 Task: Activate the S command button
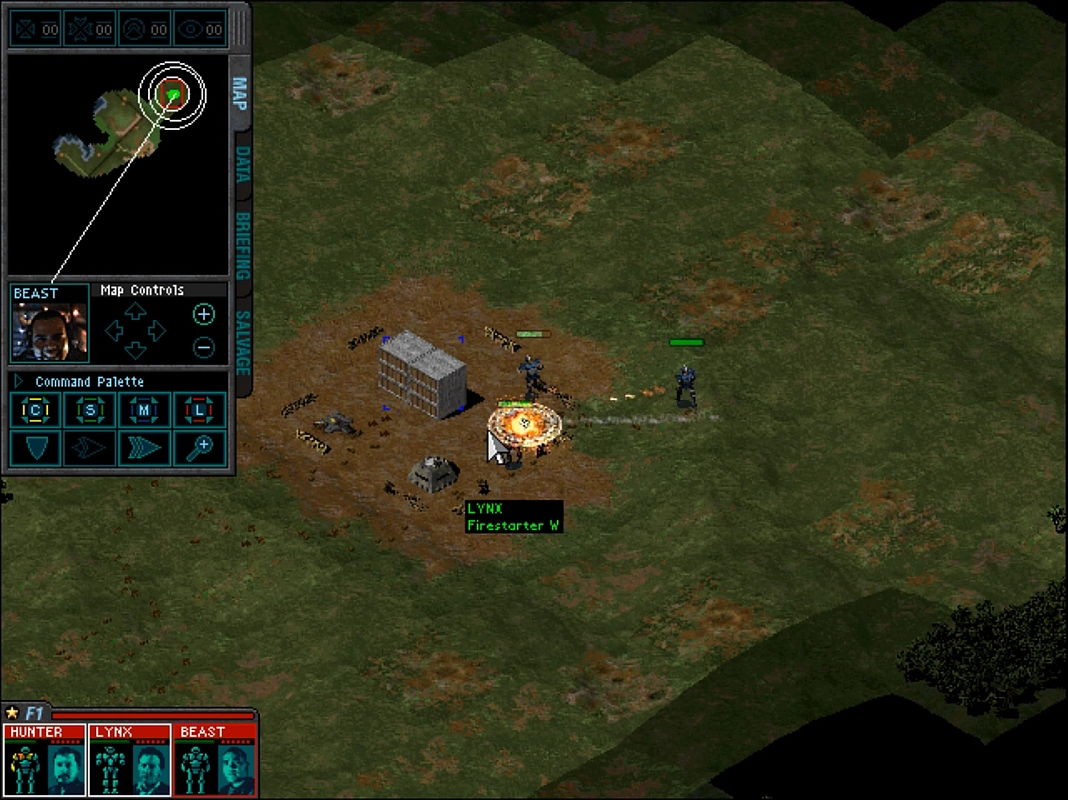[x=90, y=410]
